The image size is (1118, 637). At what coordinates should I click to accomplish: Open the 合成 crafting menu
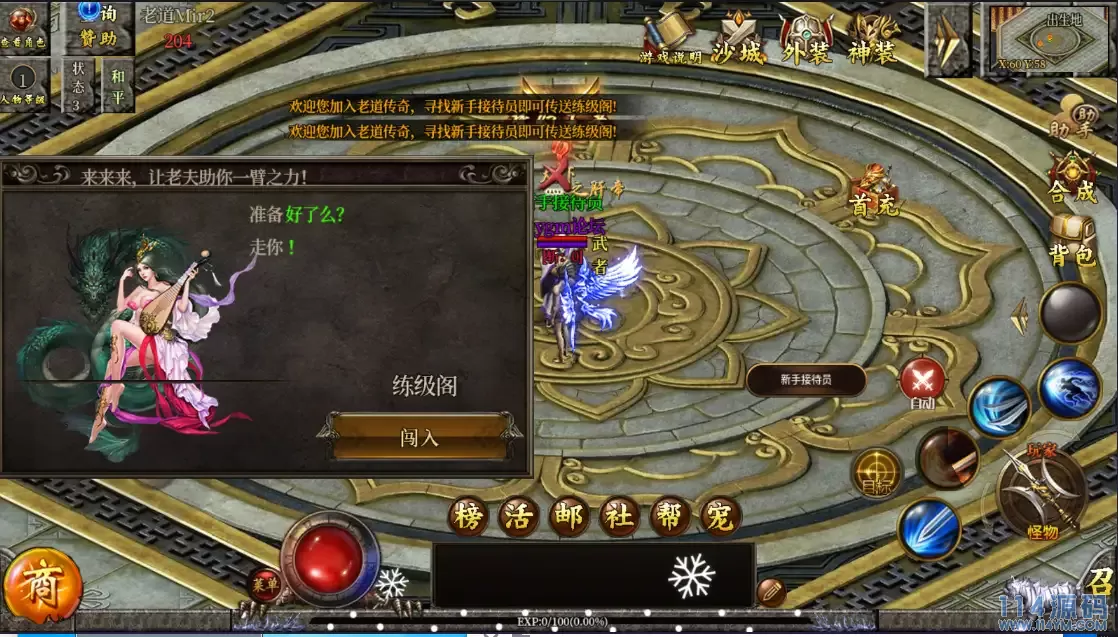[1071, 178]
